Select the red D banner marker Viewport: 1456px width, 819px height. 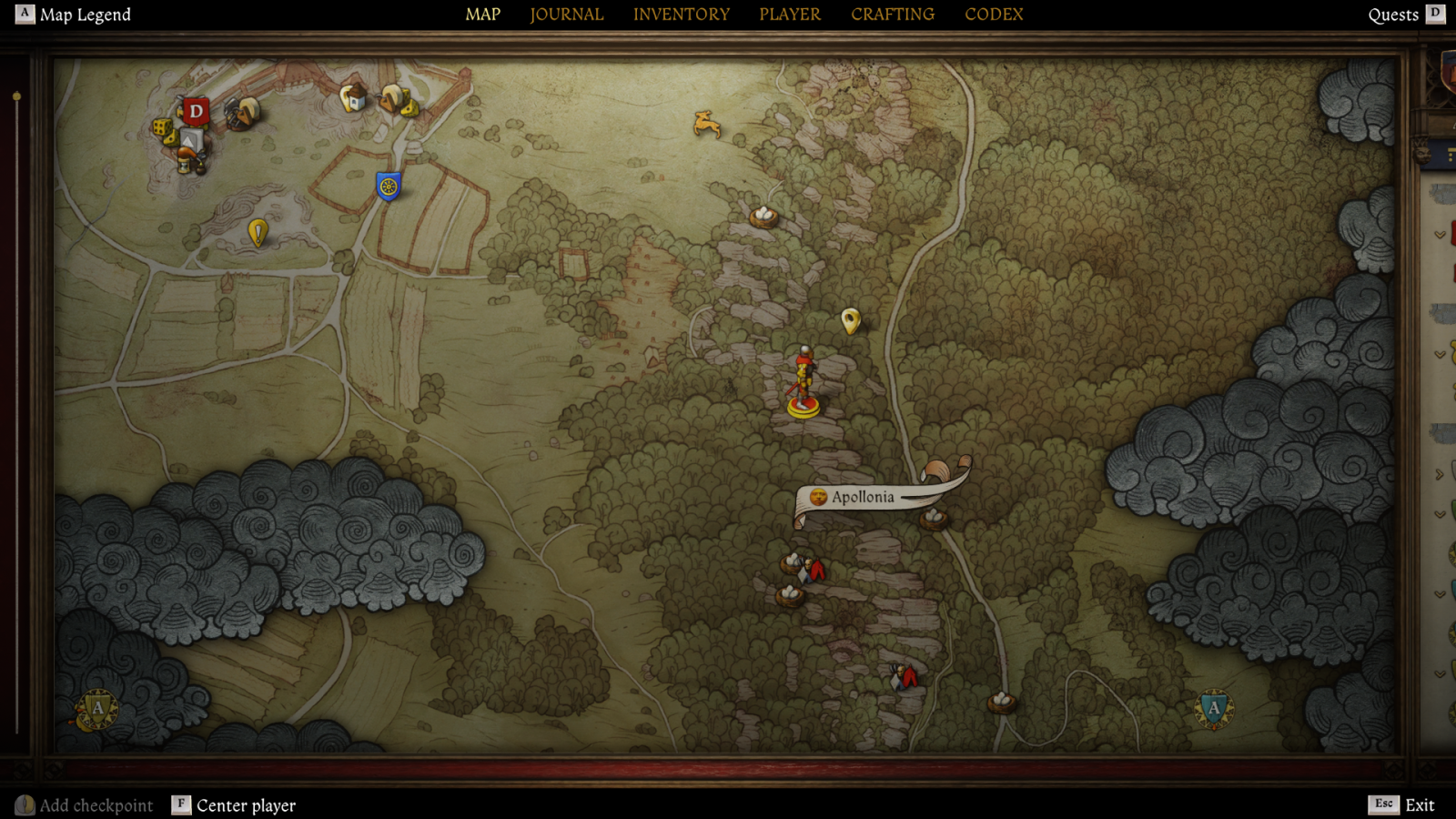click(x=195, y=112)
